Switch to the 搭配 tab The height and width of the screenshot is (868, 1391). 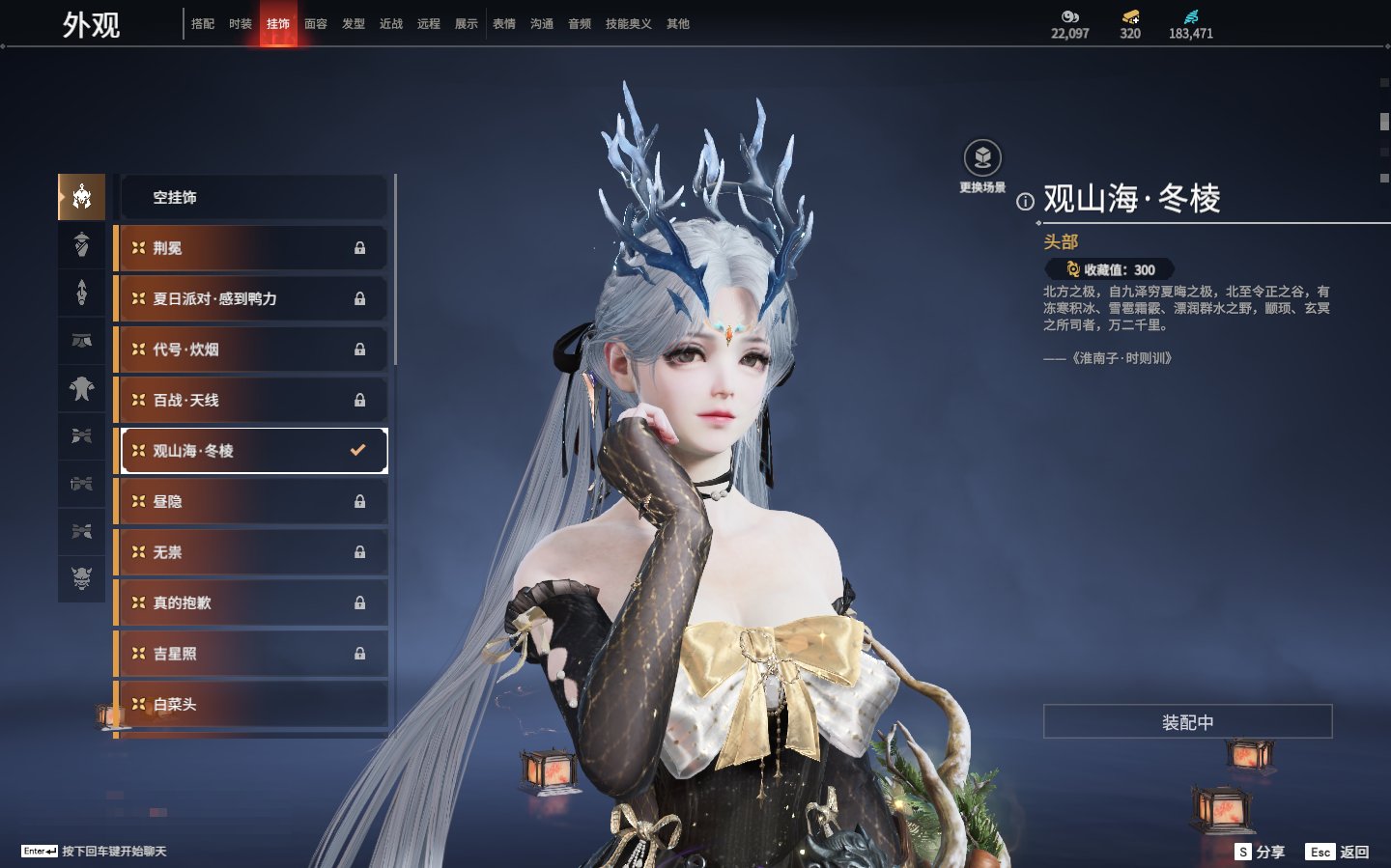pyautogui.click(x=203, y=24)
